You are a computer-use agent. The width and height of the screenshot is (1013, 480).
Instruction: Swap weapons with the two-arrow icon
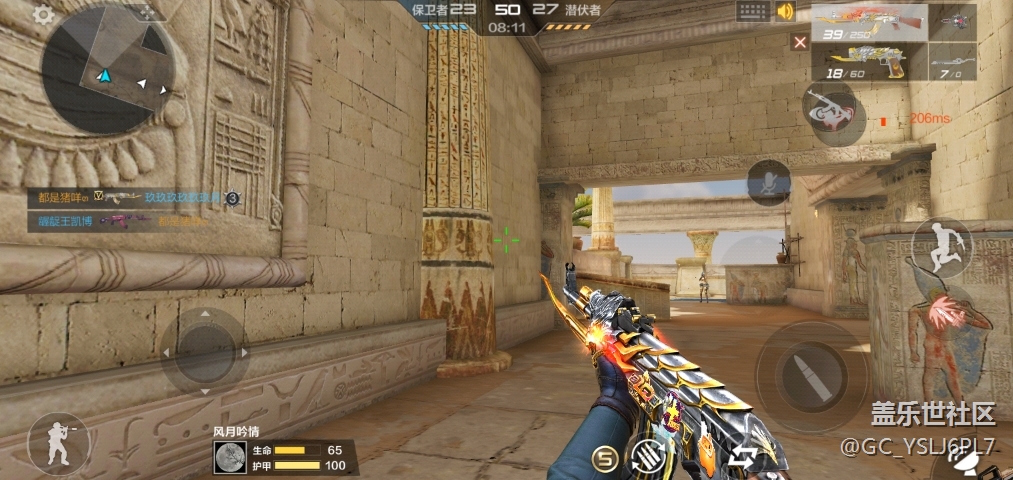point(741,458)
